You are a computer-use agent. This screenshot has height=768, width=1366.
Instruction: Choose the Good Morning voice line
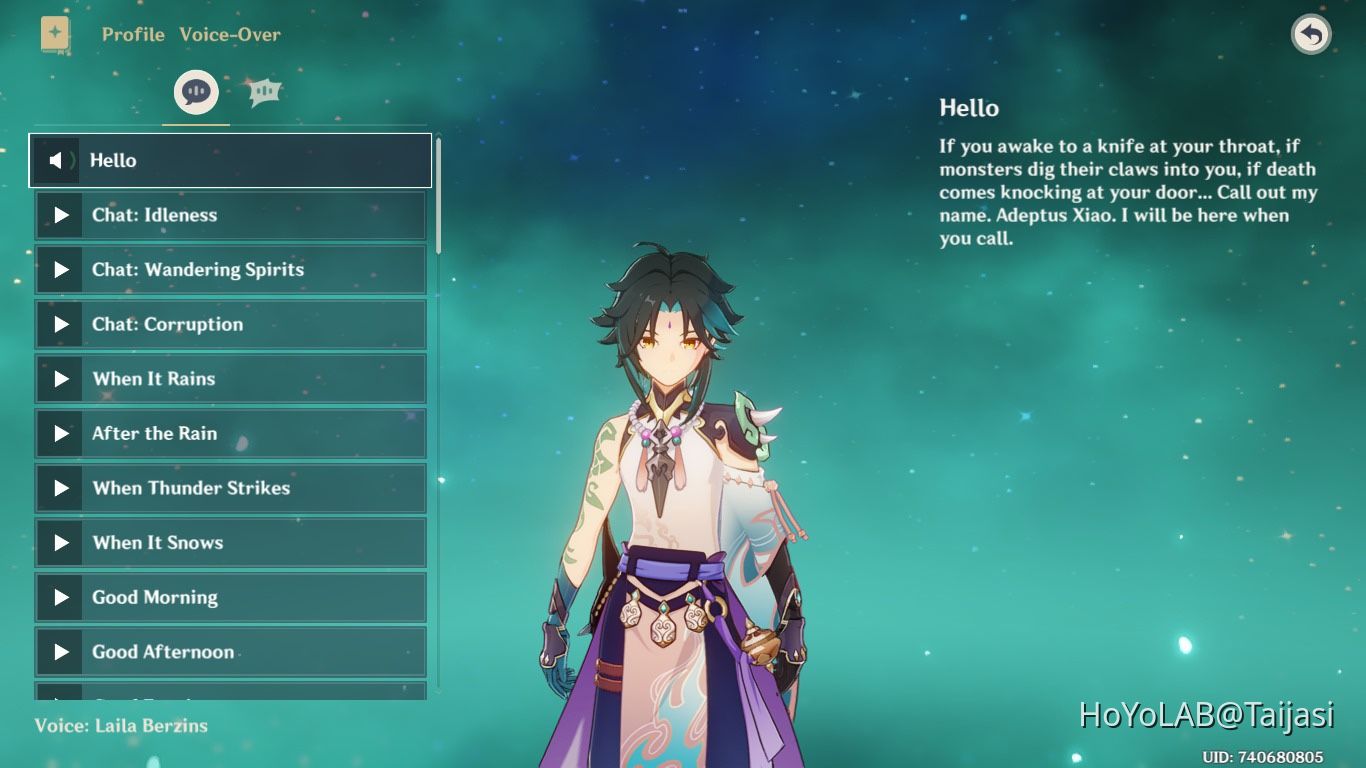pyautogui.click(x=230, y=598)
